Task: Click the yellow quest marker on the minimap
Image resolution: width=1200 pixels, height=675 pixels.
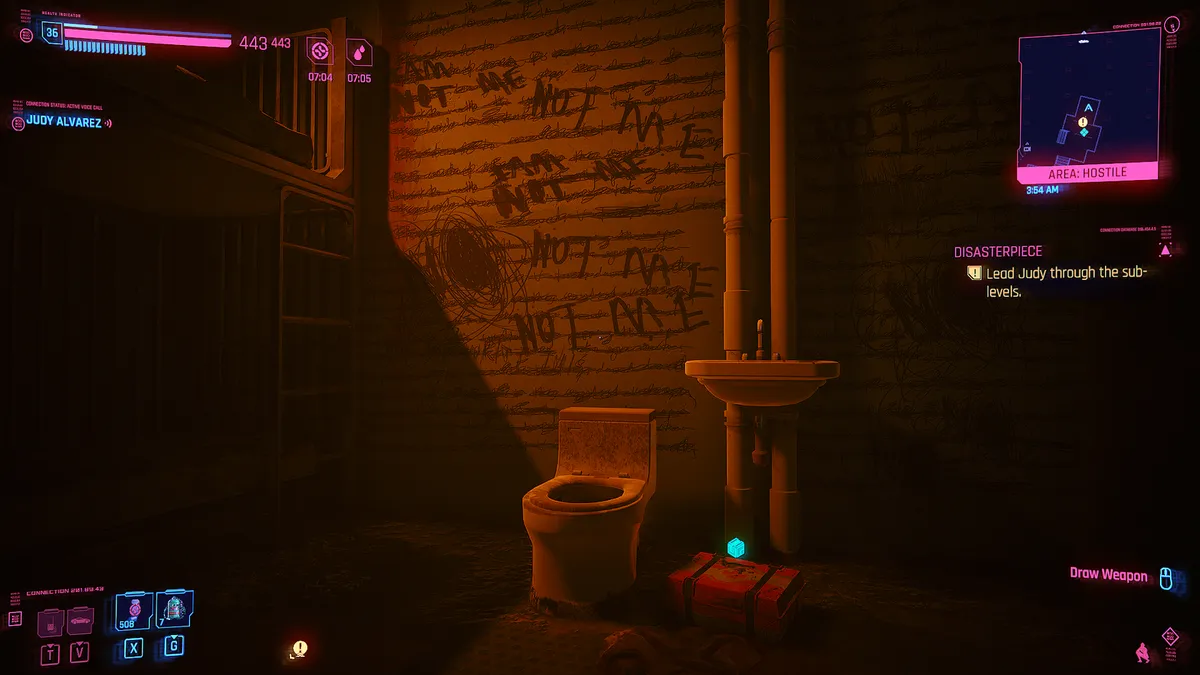Action: [1082, 121]
